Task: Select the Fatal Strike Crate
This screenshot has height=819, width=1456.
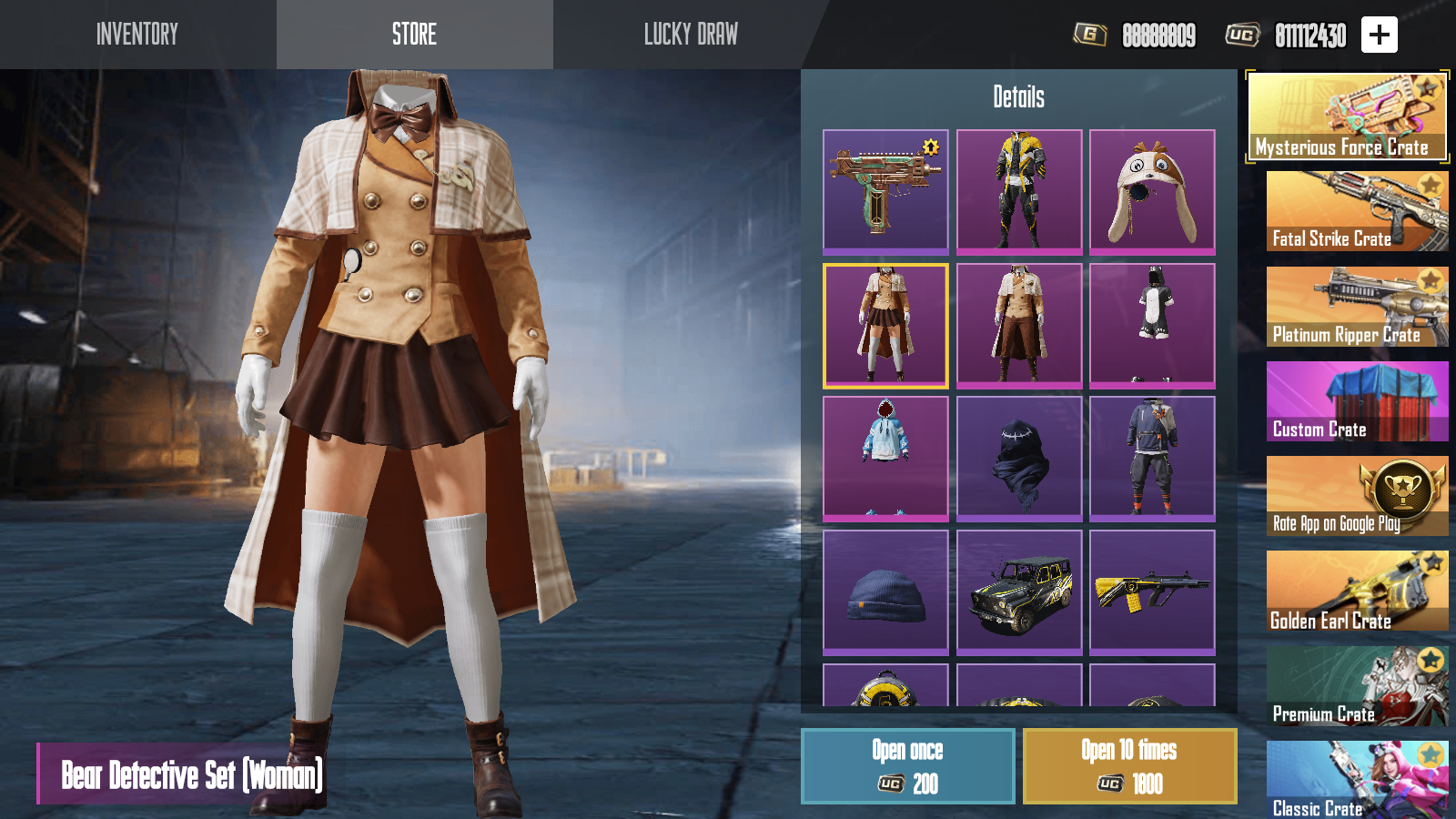Action: [1357, 211]
